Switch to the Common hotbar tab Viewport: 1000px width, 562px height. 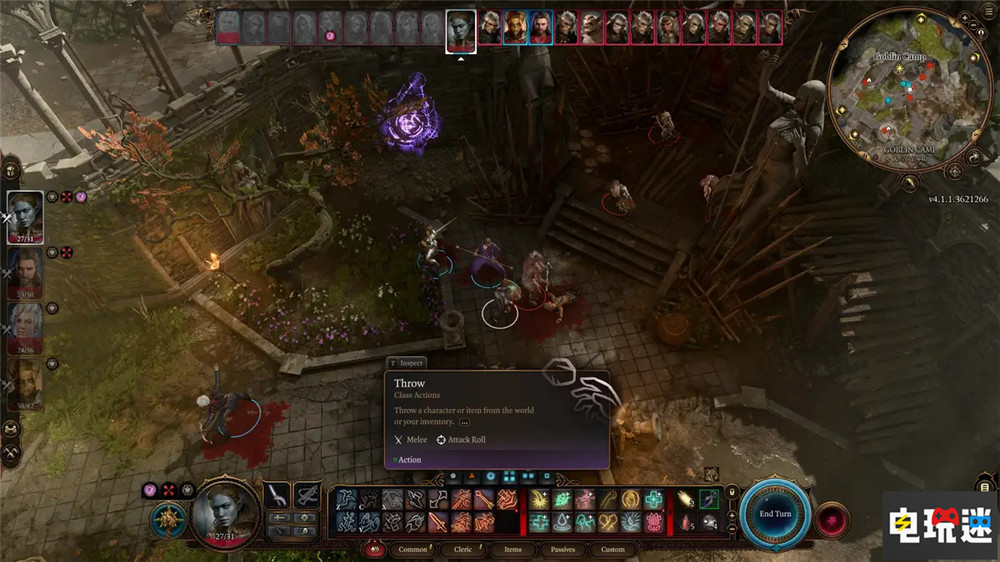click(x=412, y=549)
